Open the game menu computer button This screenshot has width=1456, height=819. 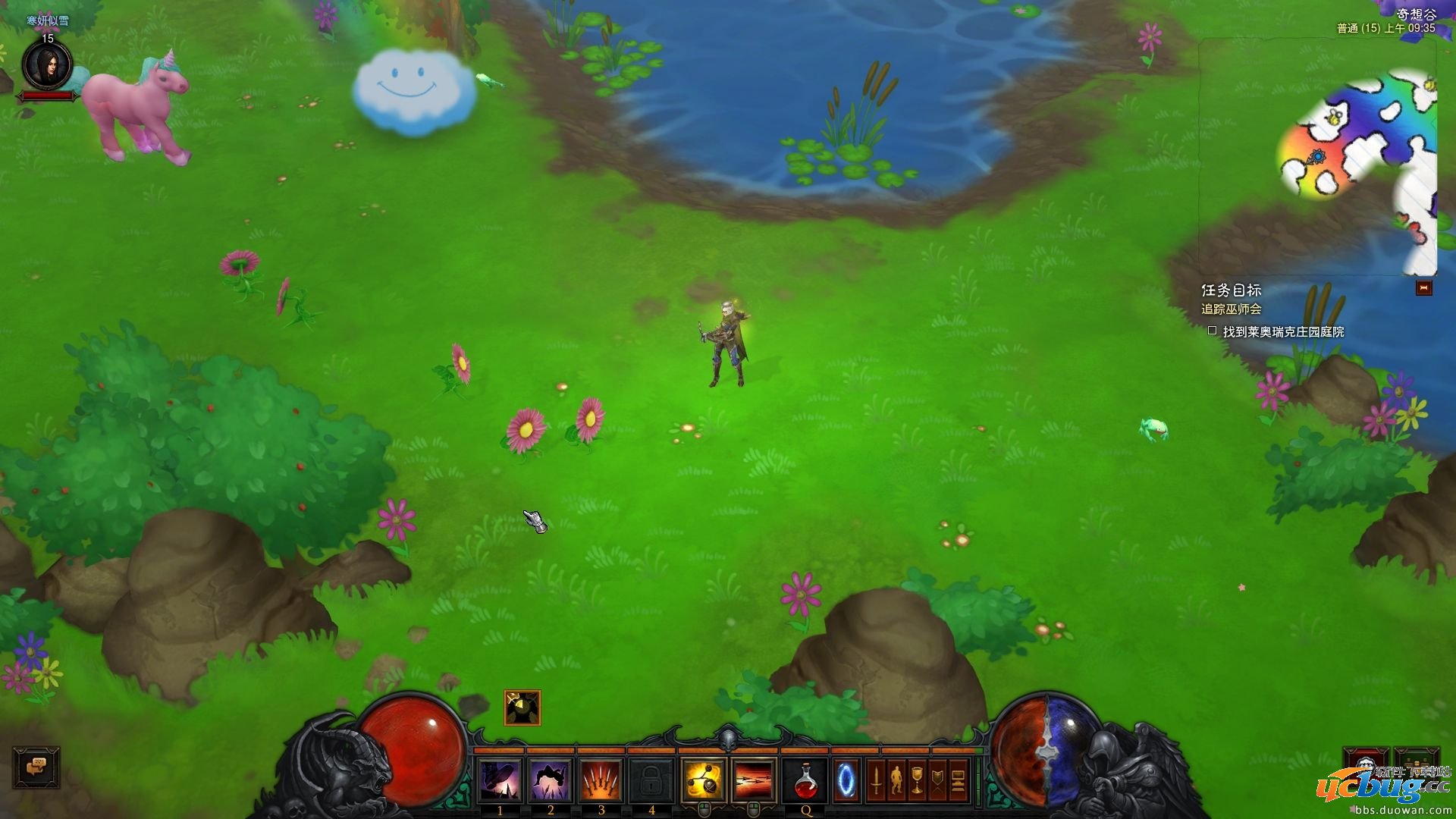[x=958, y=780]
